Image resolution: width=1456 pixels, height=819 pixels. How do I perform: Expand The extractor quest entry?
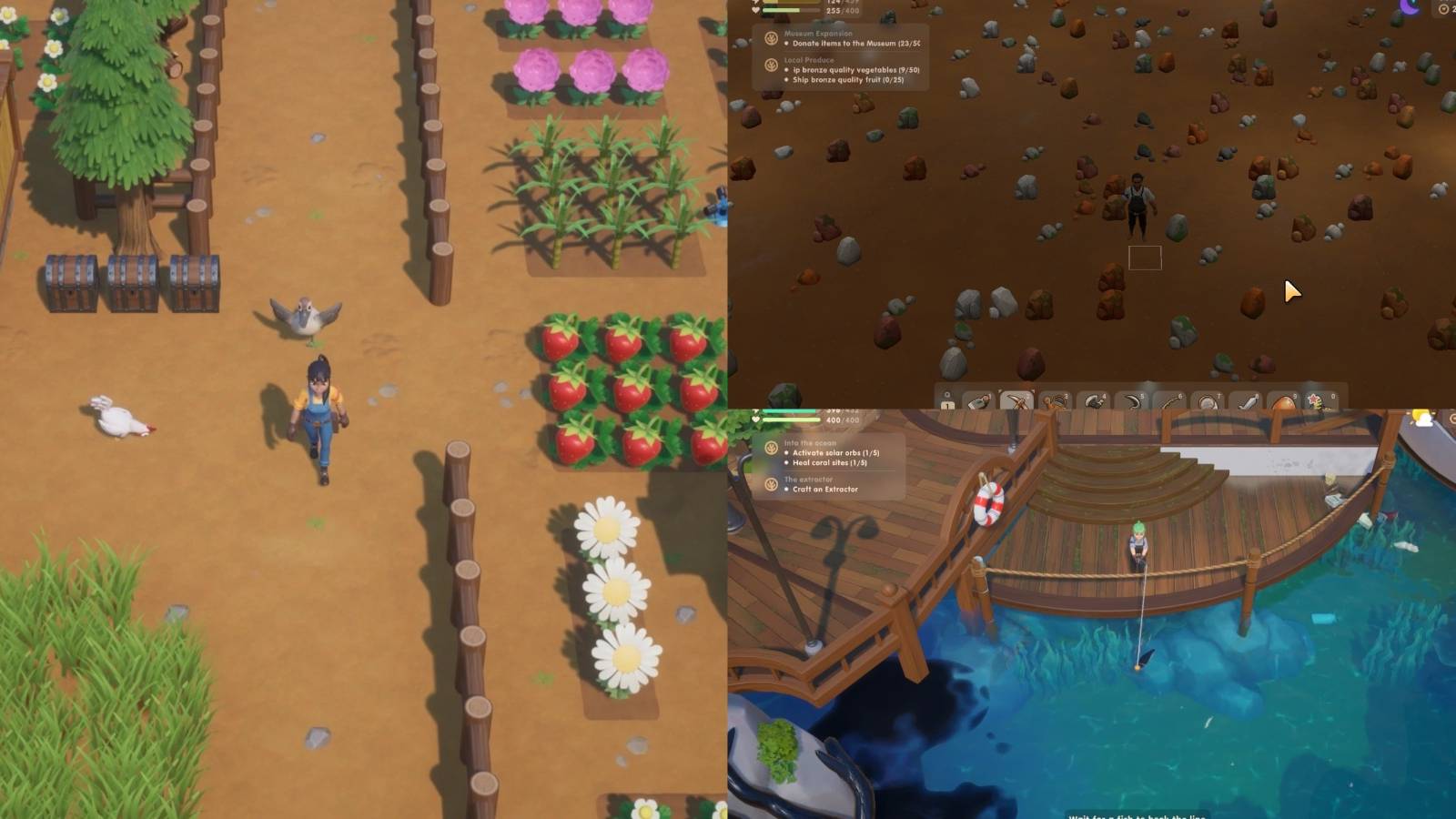click(808, 478)
